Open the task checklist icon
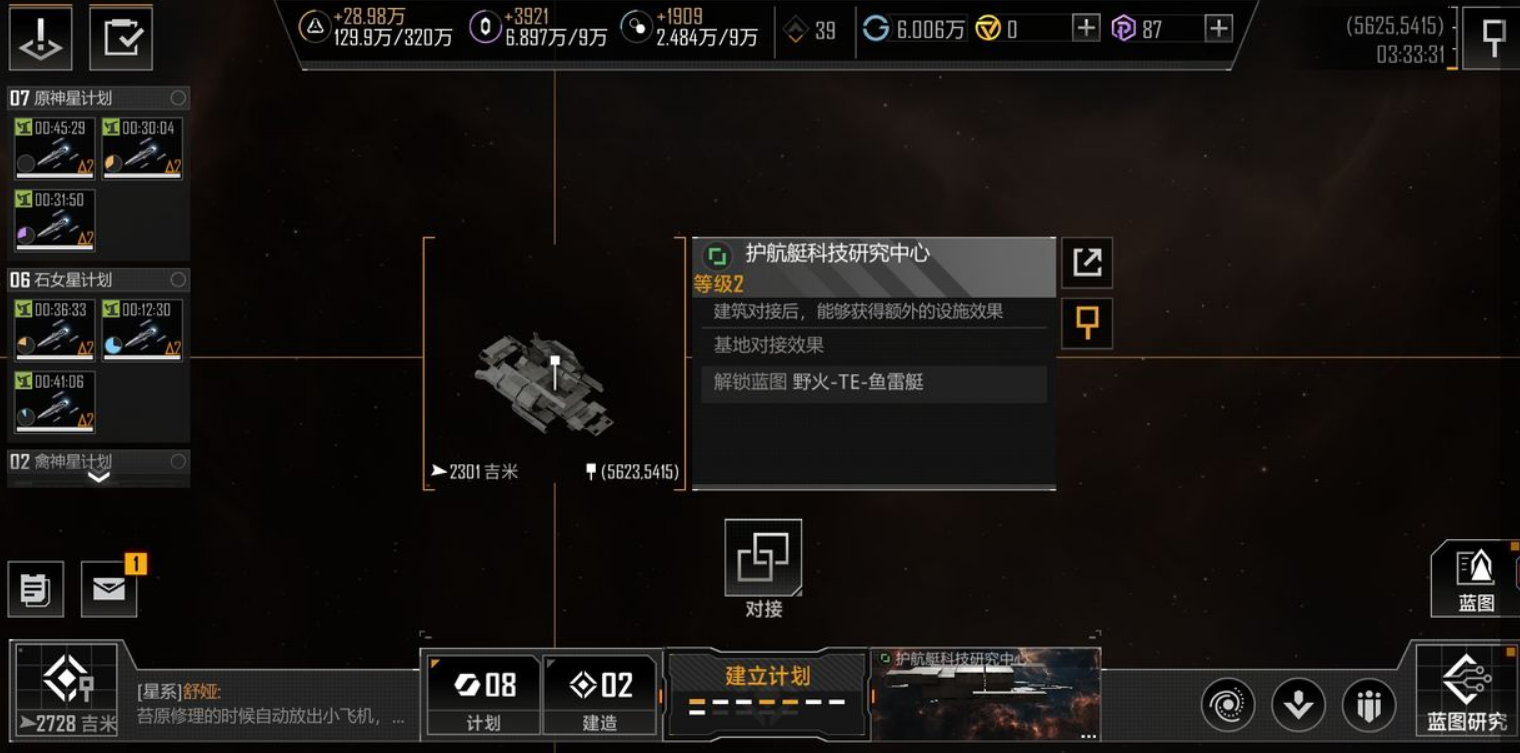Viewport: 1520px width, 753px height. coord(121,38)
